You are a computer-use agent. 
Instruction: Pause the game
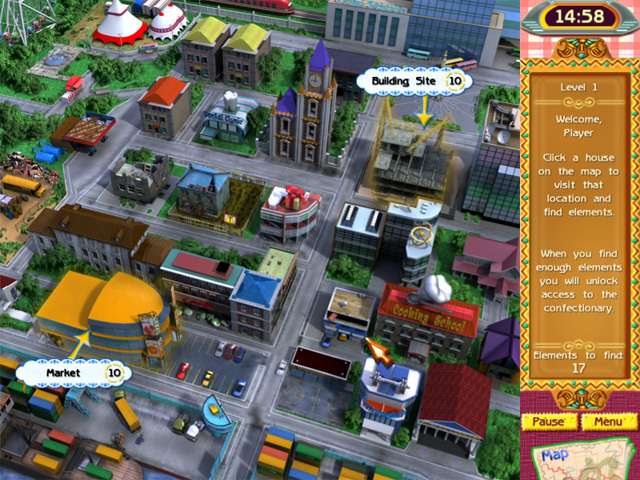pos(547,421)
